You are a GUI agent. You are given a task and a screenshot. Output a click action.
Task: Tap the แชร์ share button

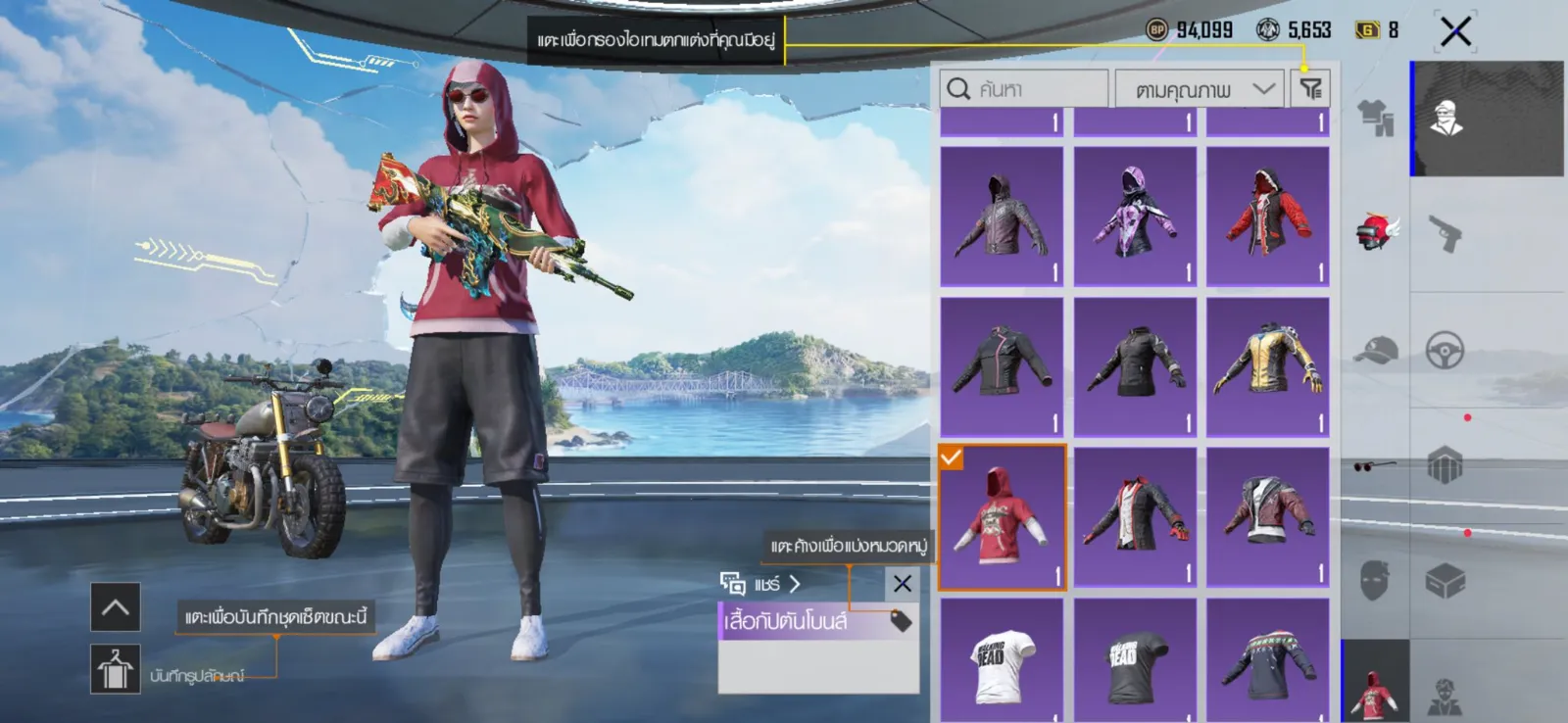(761, 584)
